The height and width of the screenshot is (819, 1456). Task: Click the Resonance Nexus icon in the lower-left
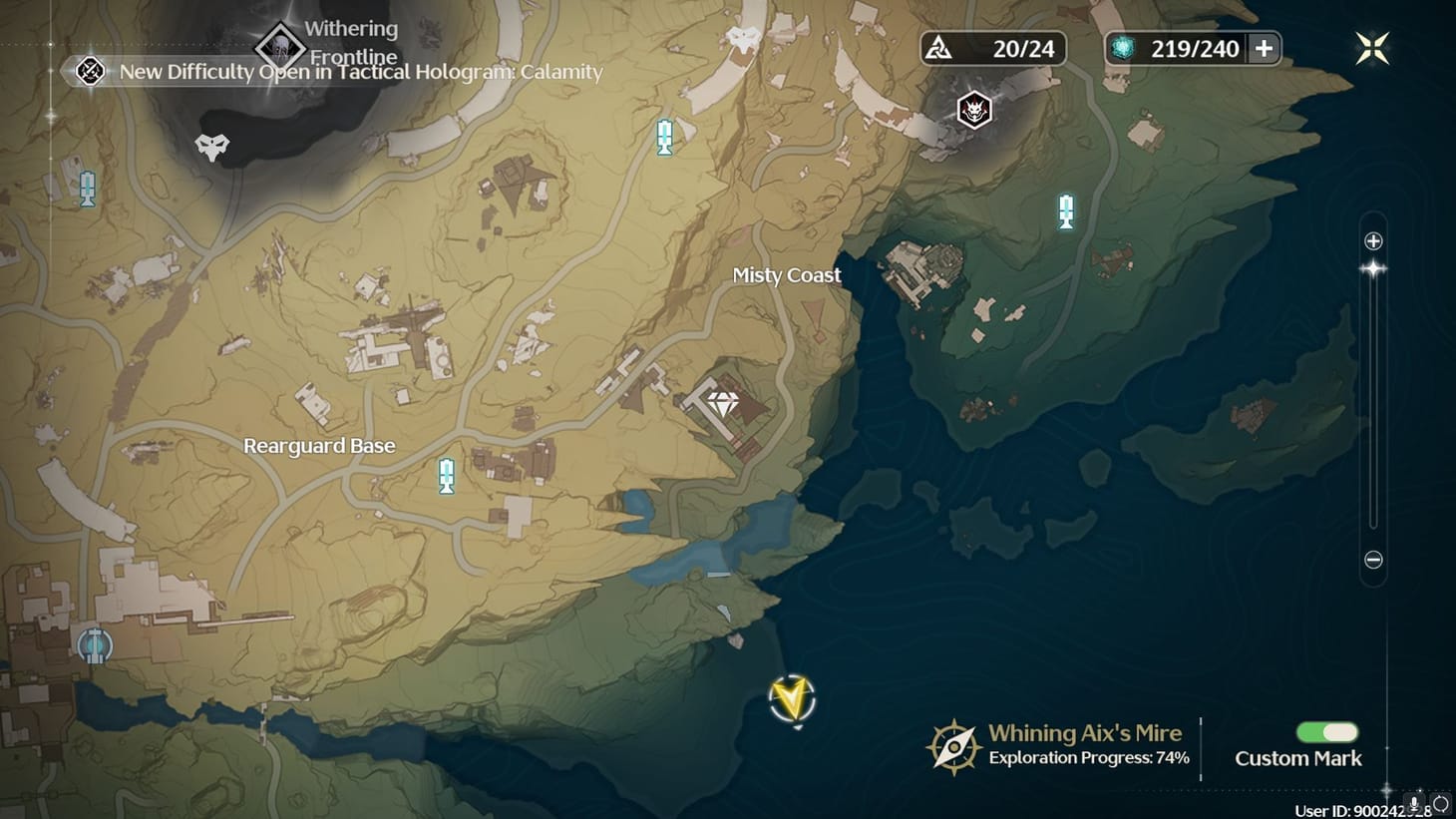[95, 646]
